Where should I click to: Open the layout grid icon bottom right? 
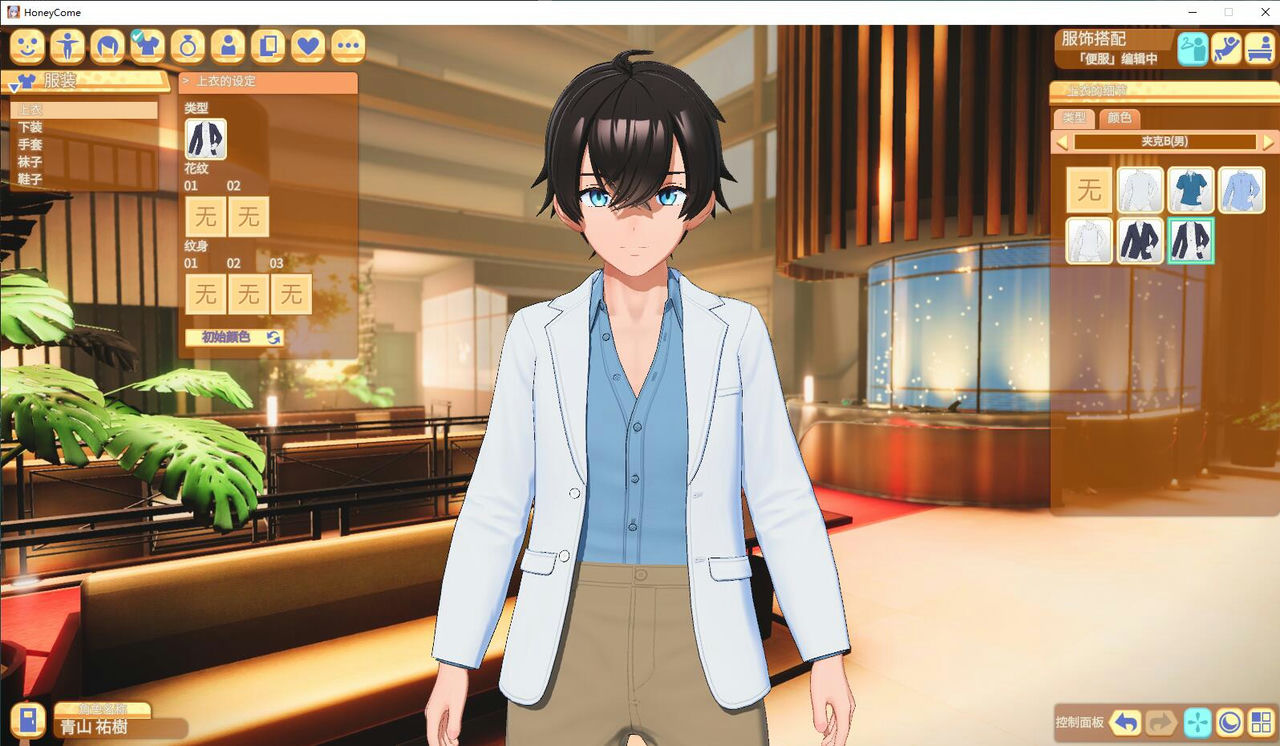tap(1262, 722)
